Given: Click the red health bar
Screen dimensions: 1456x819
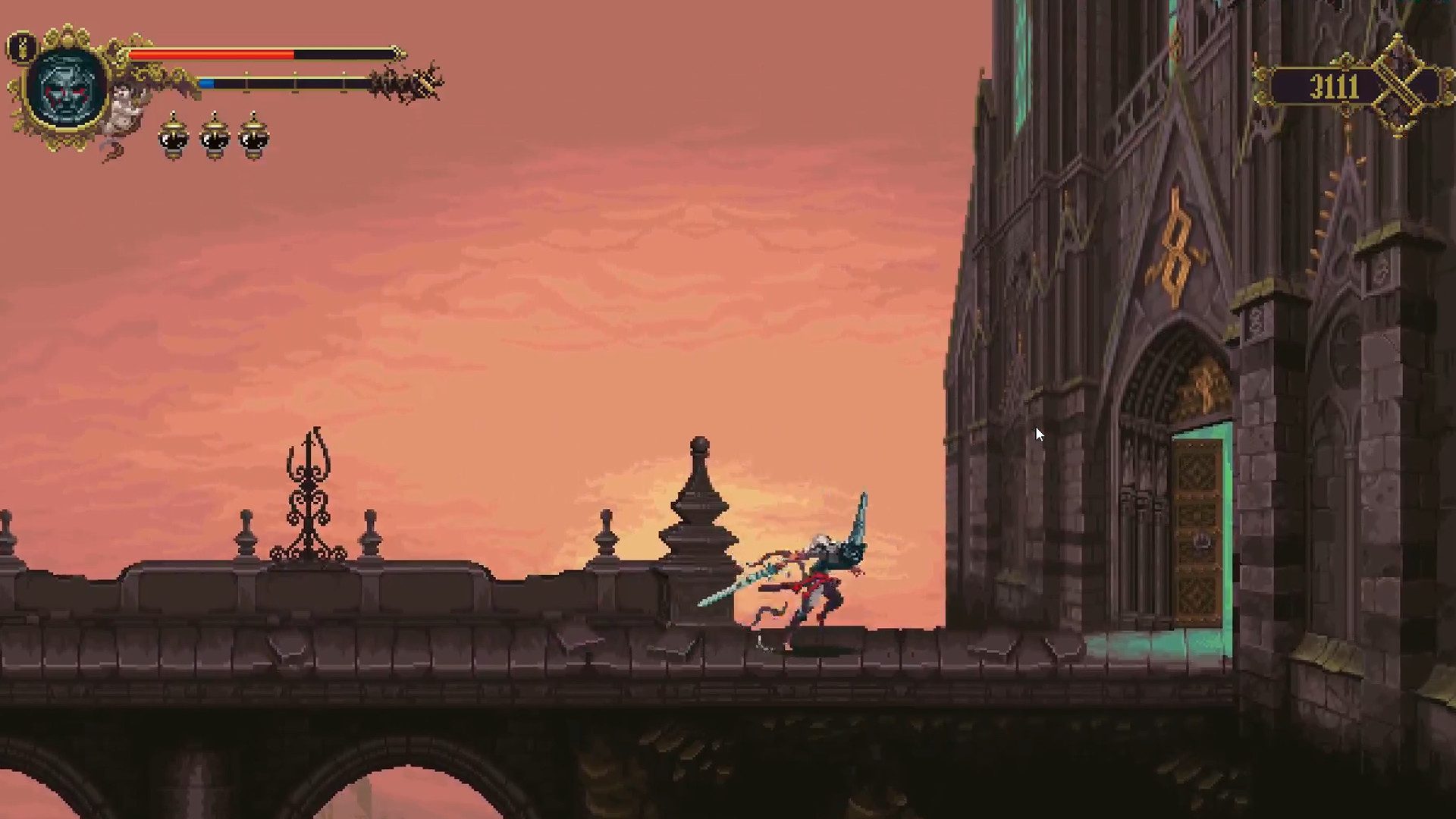Looking at the screenshot, I should [x=211, y=54].
